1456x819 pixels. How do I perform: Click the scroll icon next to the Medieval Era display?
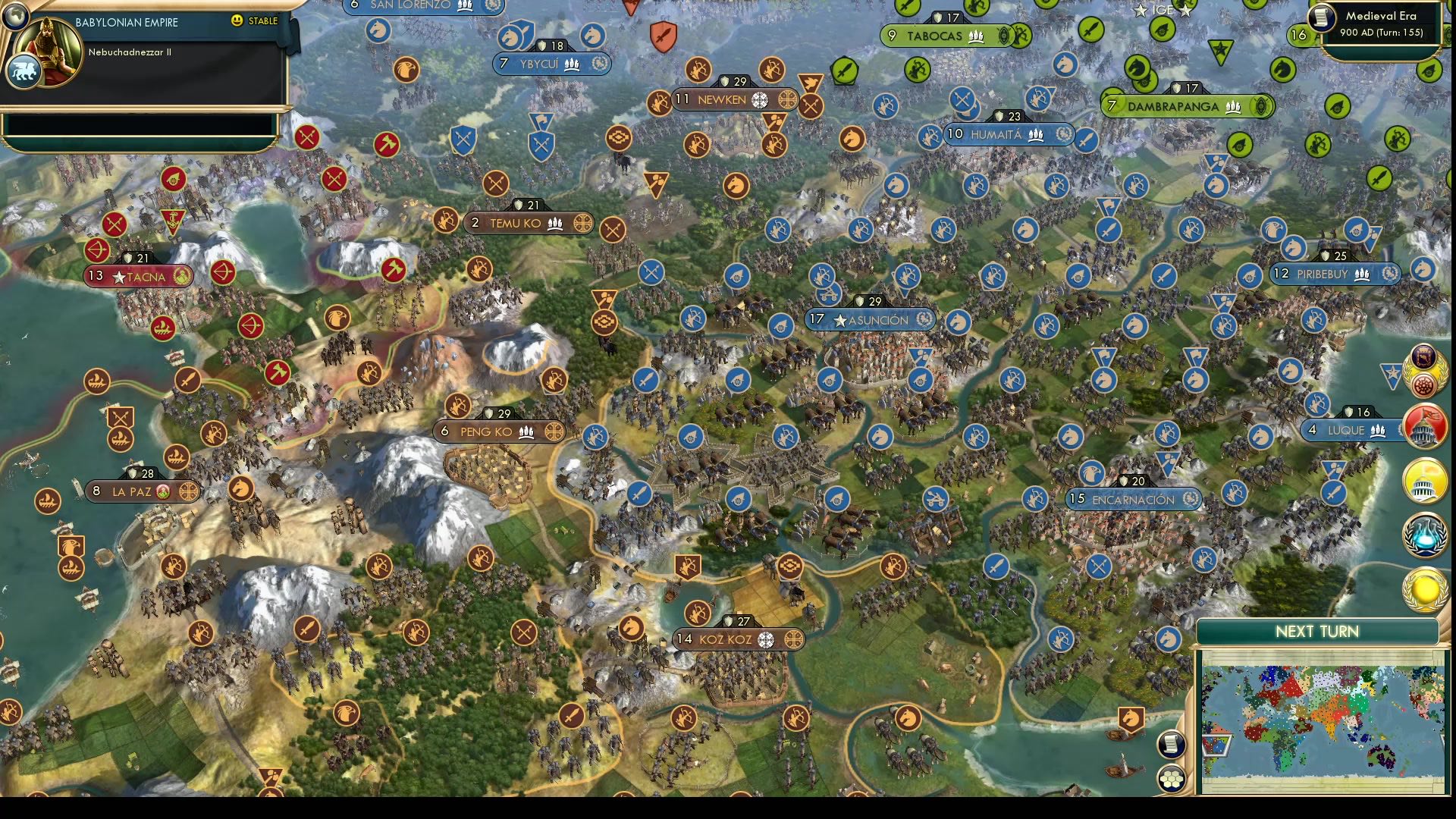(1322, 17)
